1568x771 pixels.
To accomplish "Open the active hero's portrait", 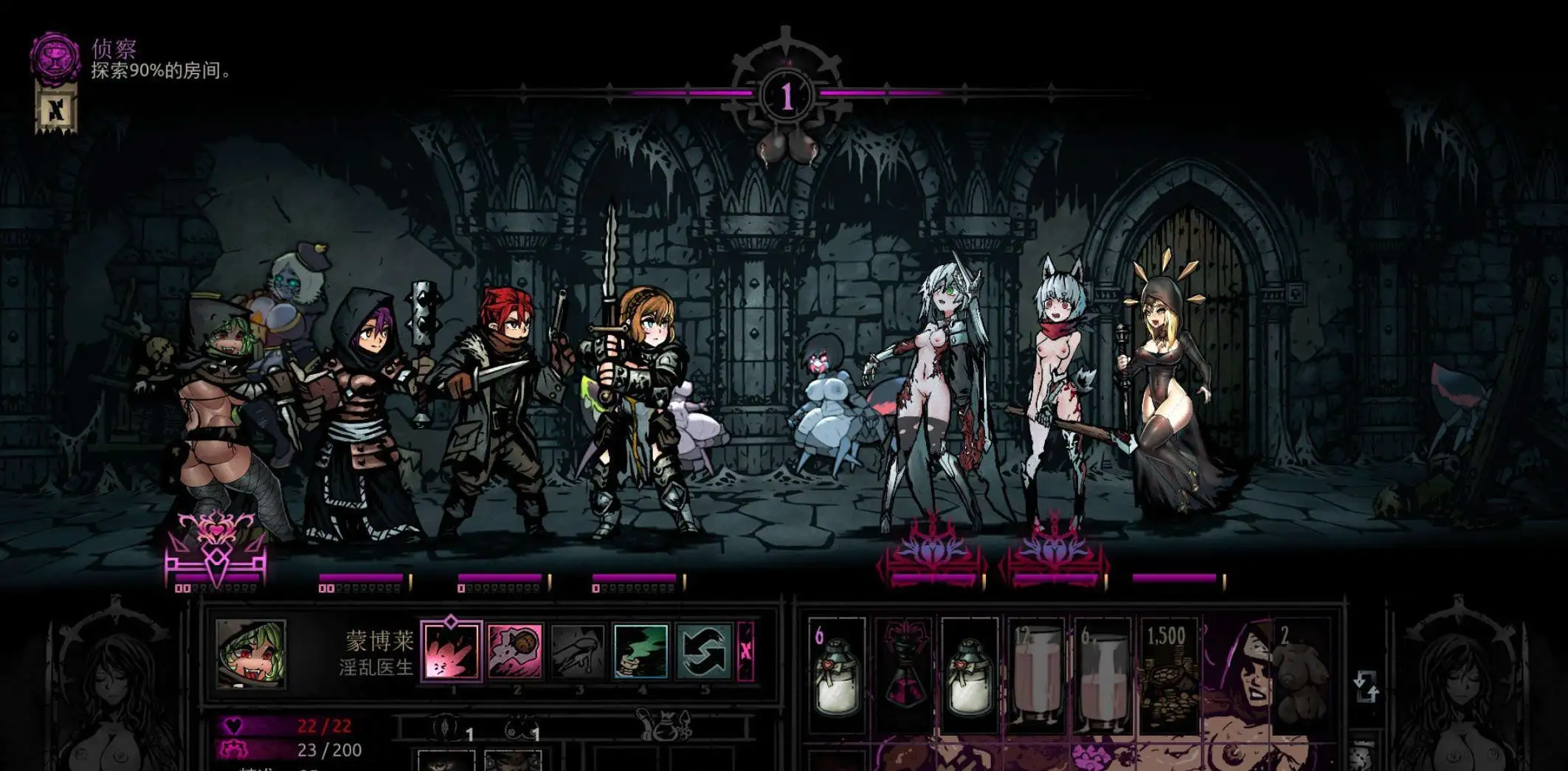I will point(250,654).
